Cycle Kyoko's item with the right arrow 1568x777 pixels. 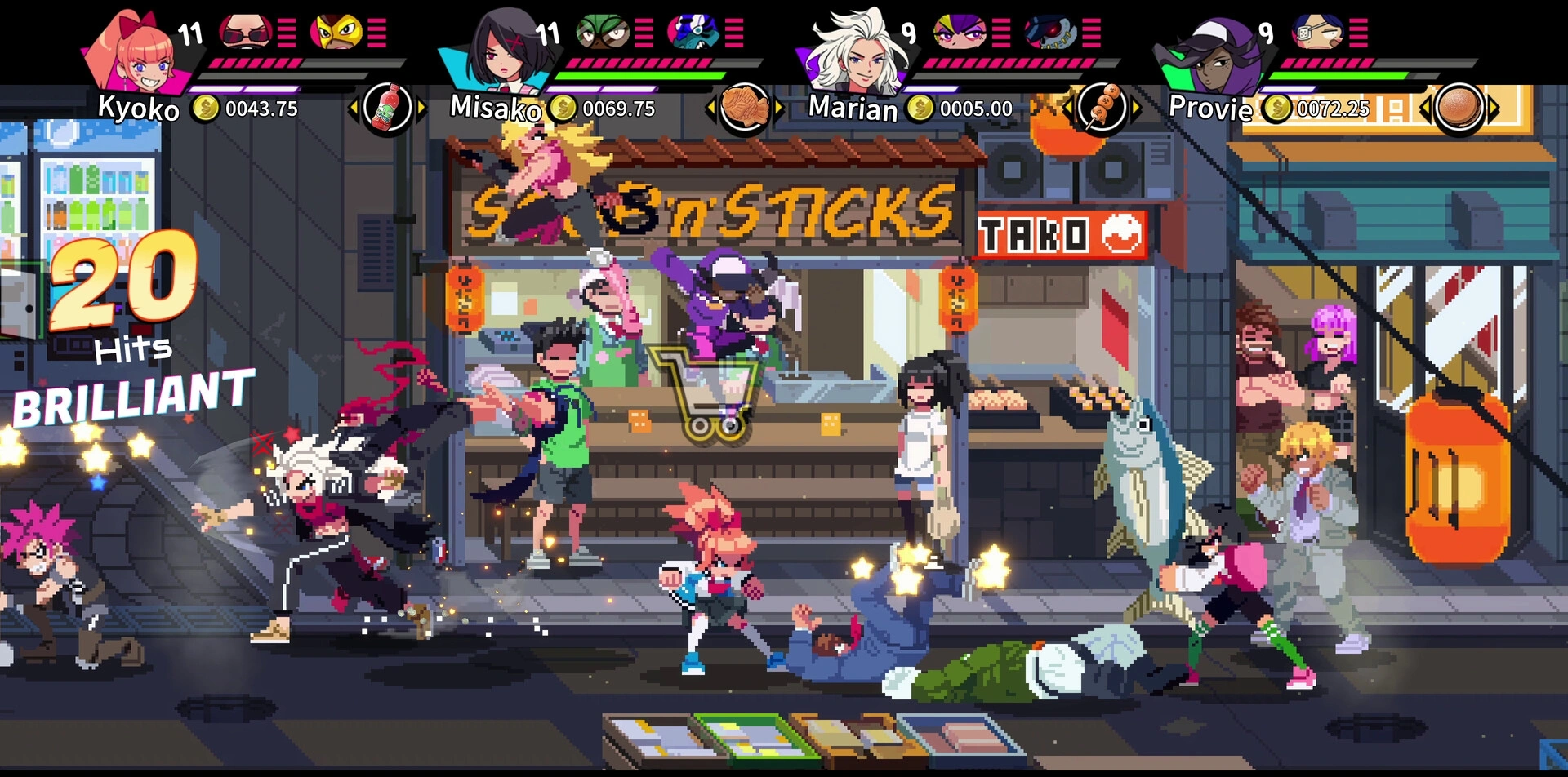tap(421, 107)
